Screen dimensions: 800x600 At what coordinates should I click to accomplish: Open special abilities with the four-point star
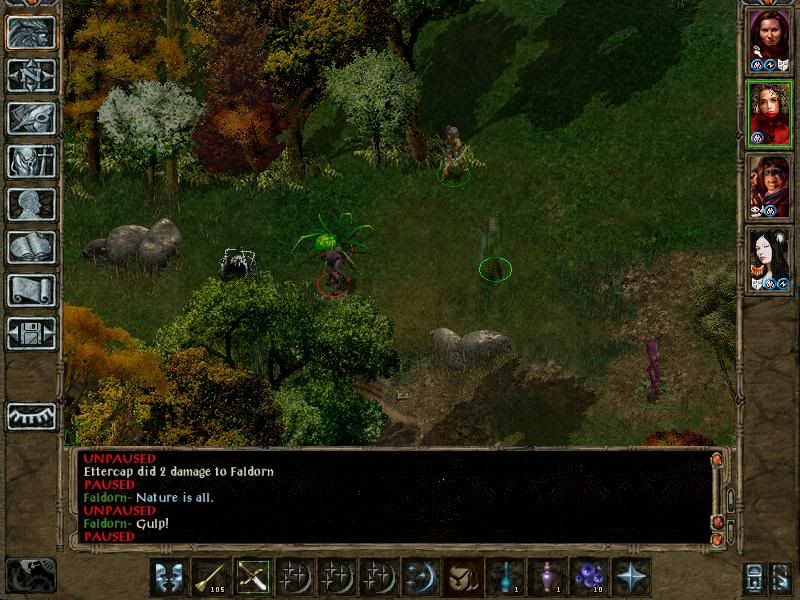point(631,577)
